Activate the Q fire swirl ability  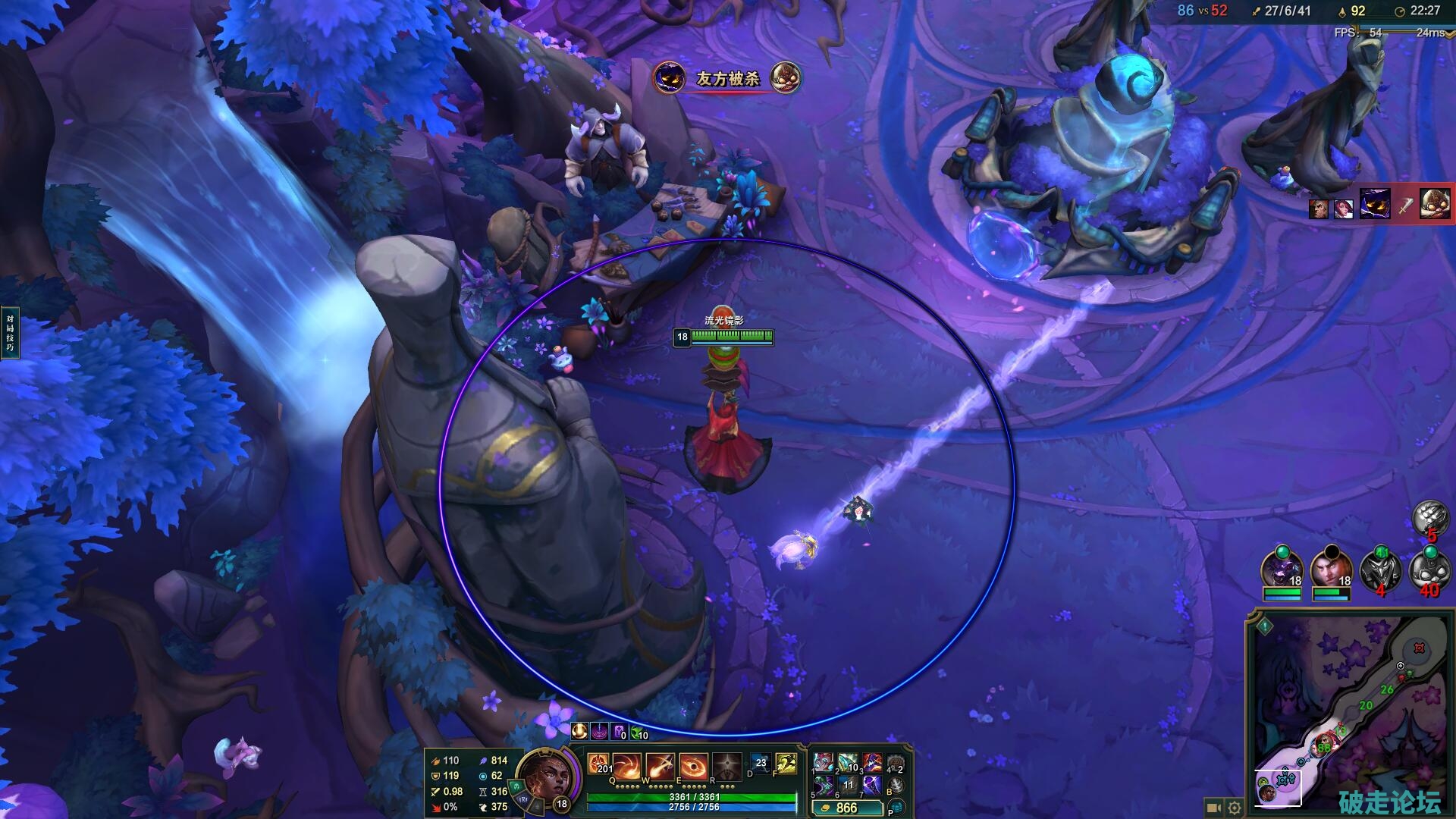[x=628, y=767]
